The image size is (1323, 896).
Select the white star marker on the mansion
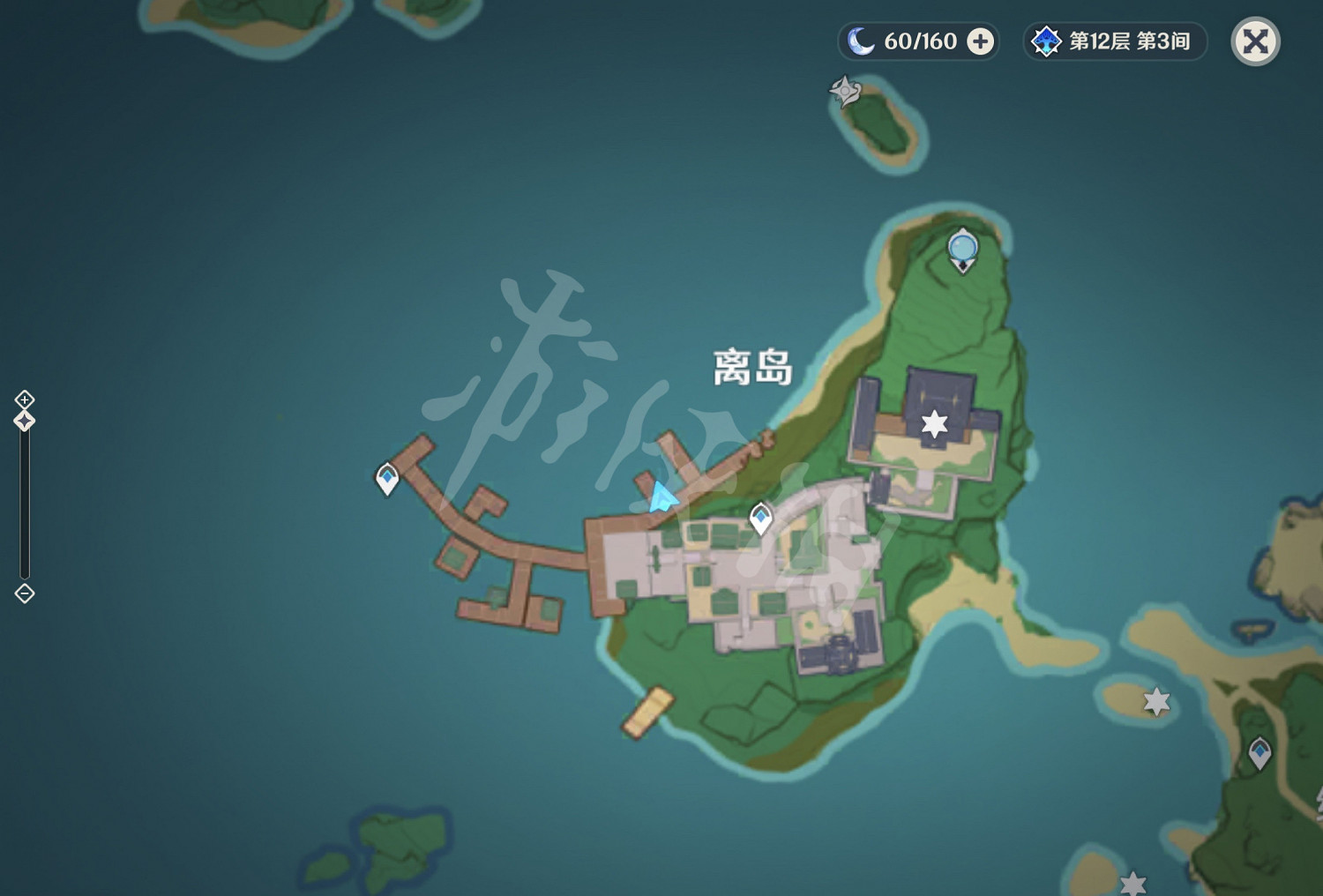934,423
